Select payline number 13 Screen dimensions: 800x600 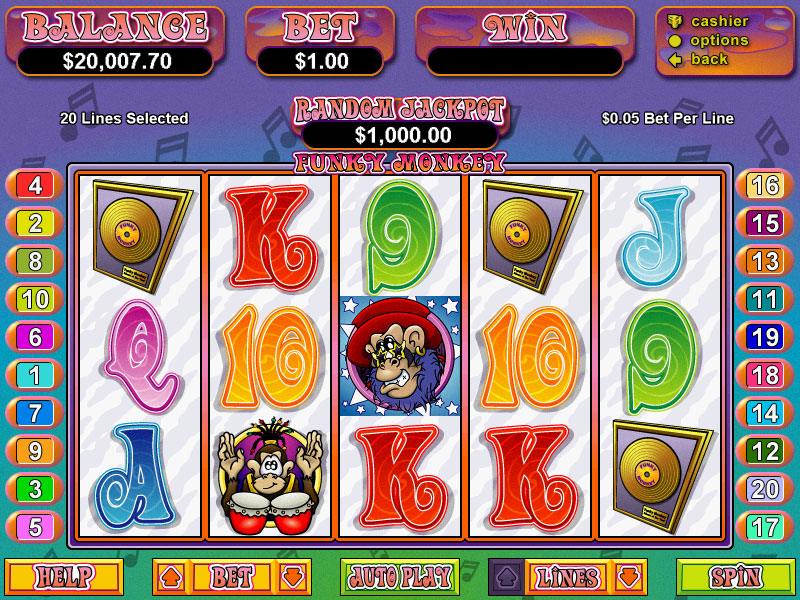(765, 261)
